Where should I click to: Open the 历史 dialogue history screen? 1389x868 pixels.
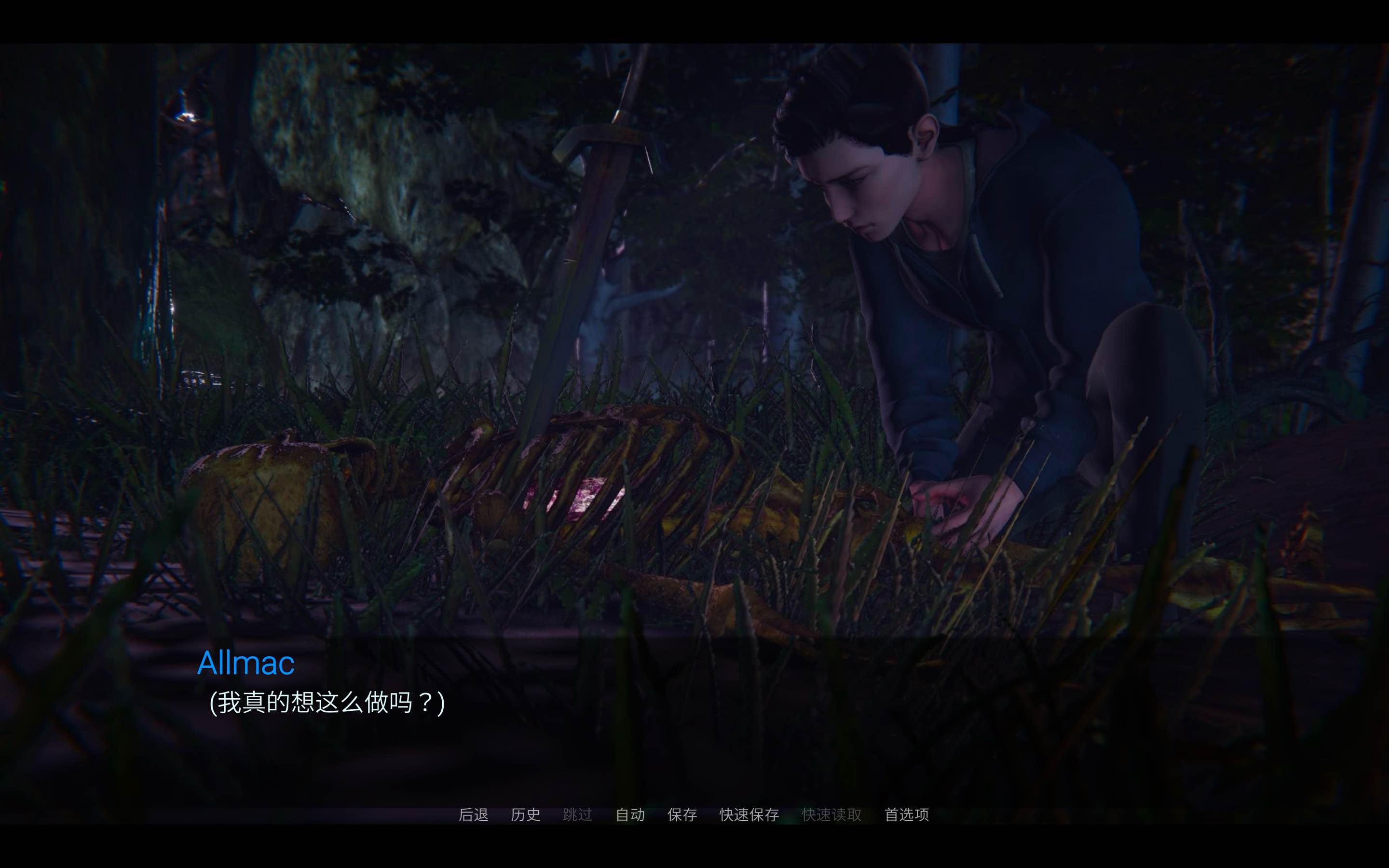(525, 814)
